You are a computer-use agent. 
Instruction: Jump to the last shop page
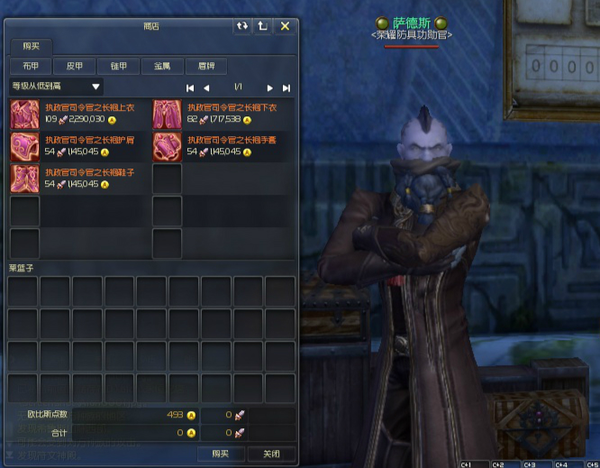pyautogui.click(x=287, y=88)
